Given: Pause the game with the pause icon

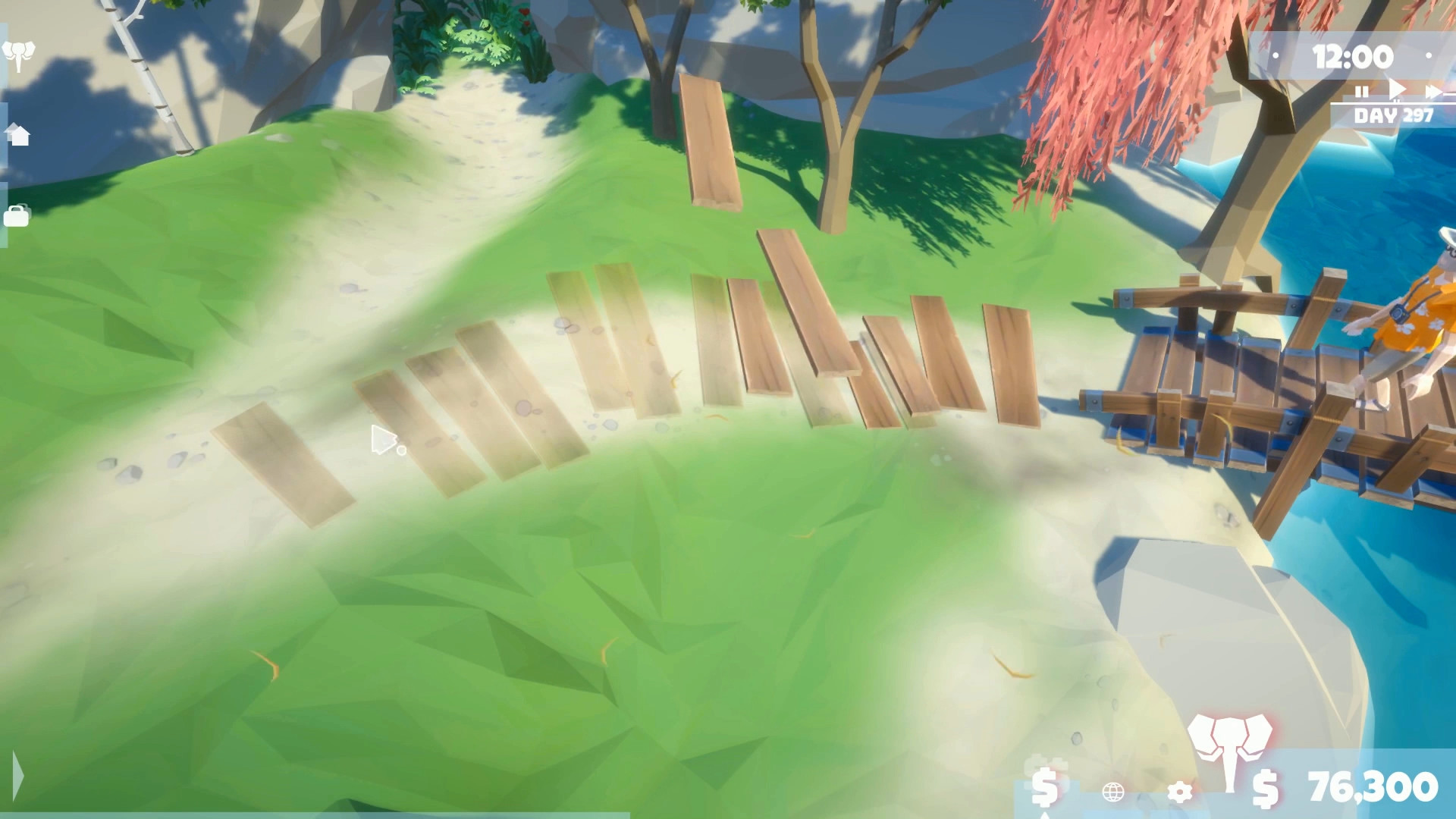Looking at the screenshot, I should point(1362,93).
